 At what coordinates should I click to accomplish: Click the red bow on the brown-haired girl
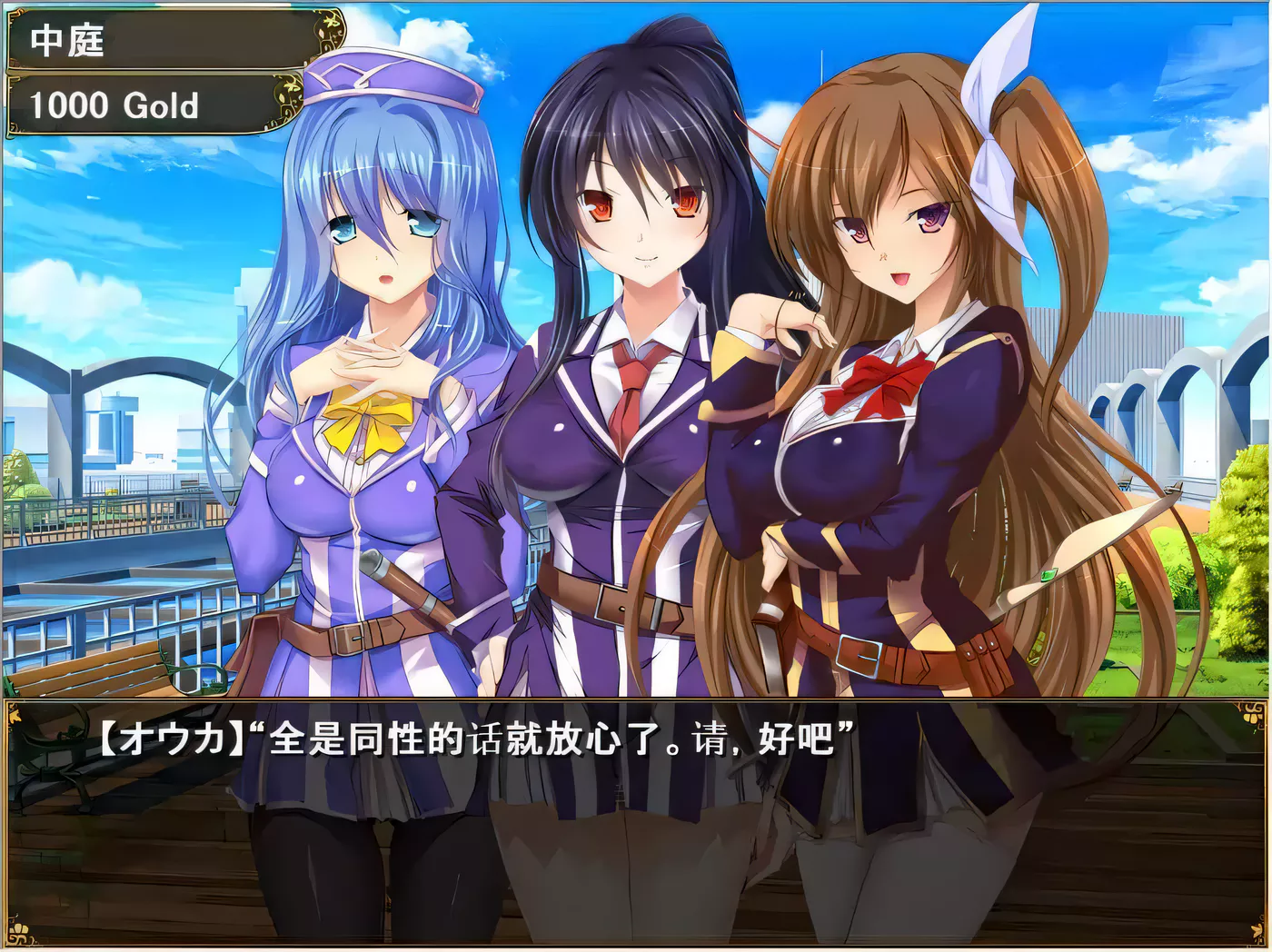coord(886,377)
